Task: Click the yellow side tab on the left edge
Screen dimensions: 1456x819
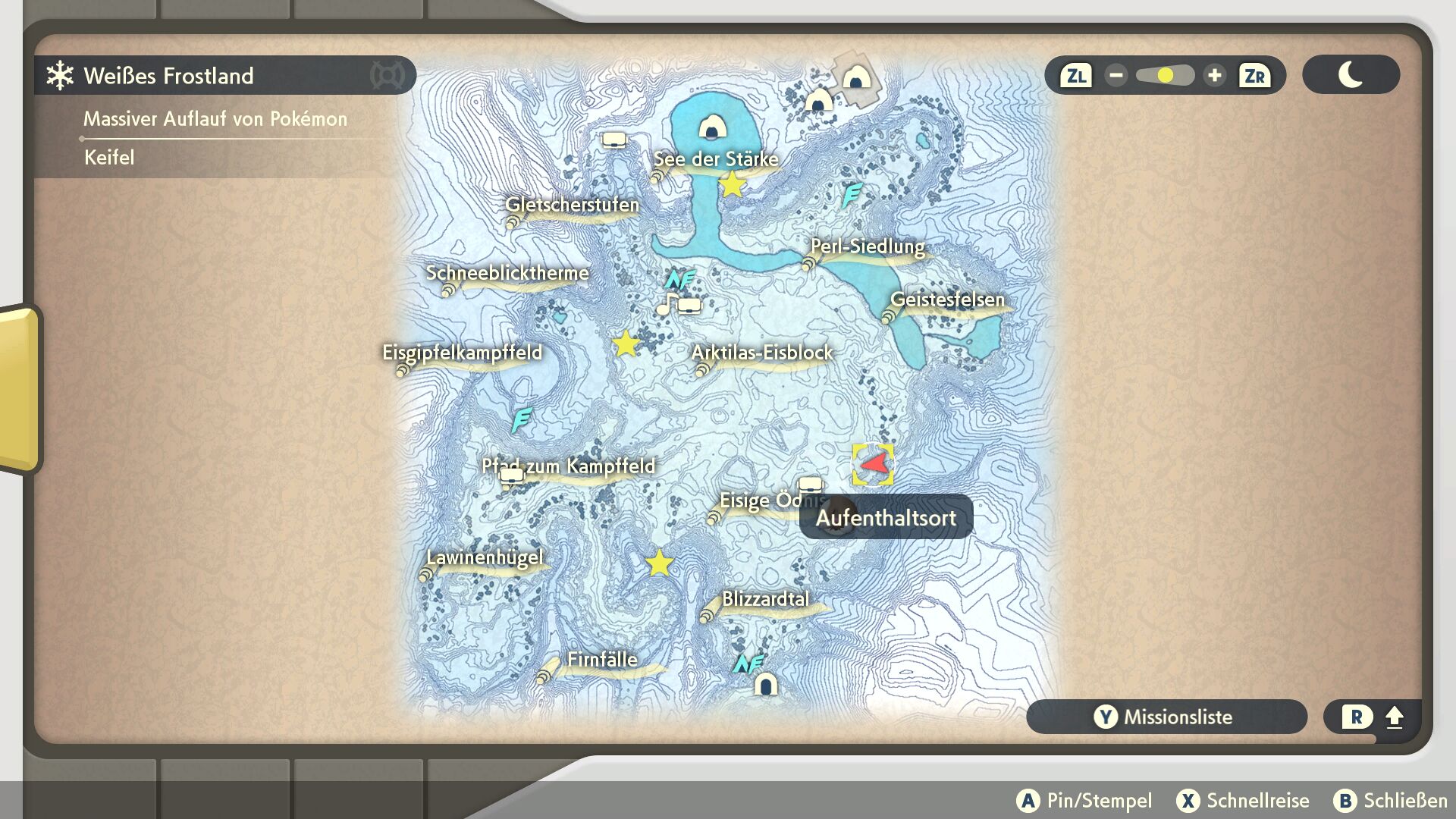Action: [20, 388]
